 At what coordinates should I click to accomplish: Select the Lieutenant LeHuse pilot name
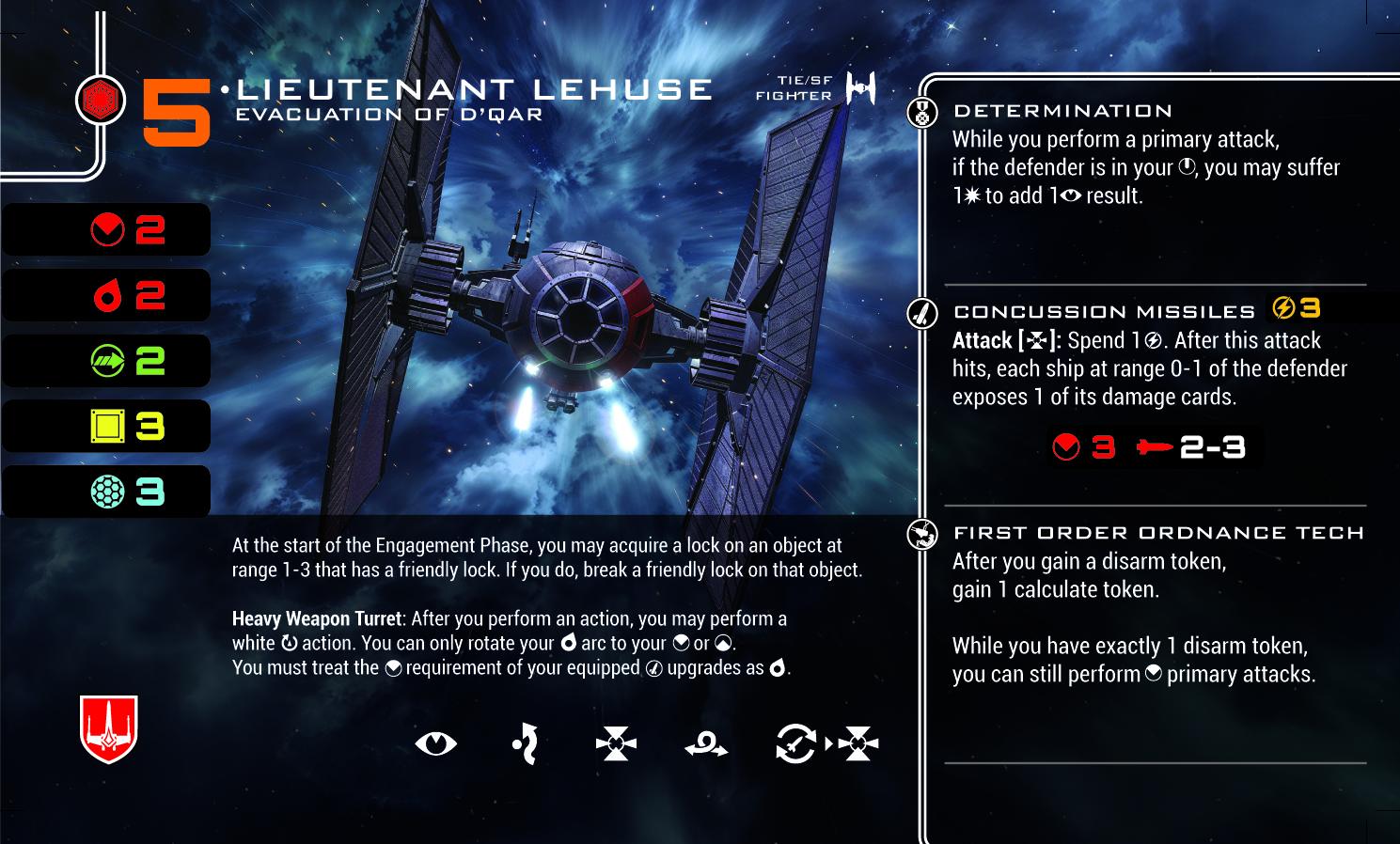coord(475,90)
